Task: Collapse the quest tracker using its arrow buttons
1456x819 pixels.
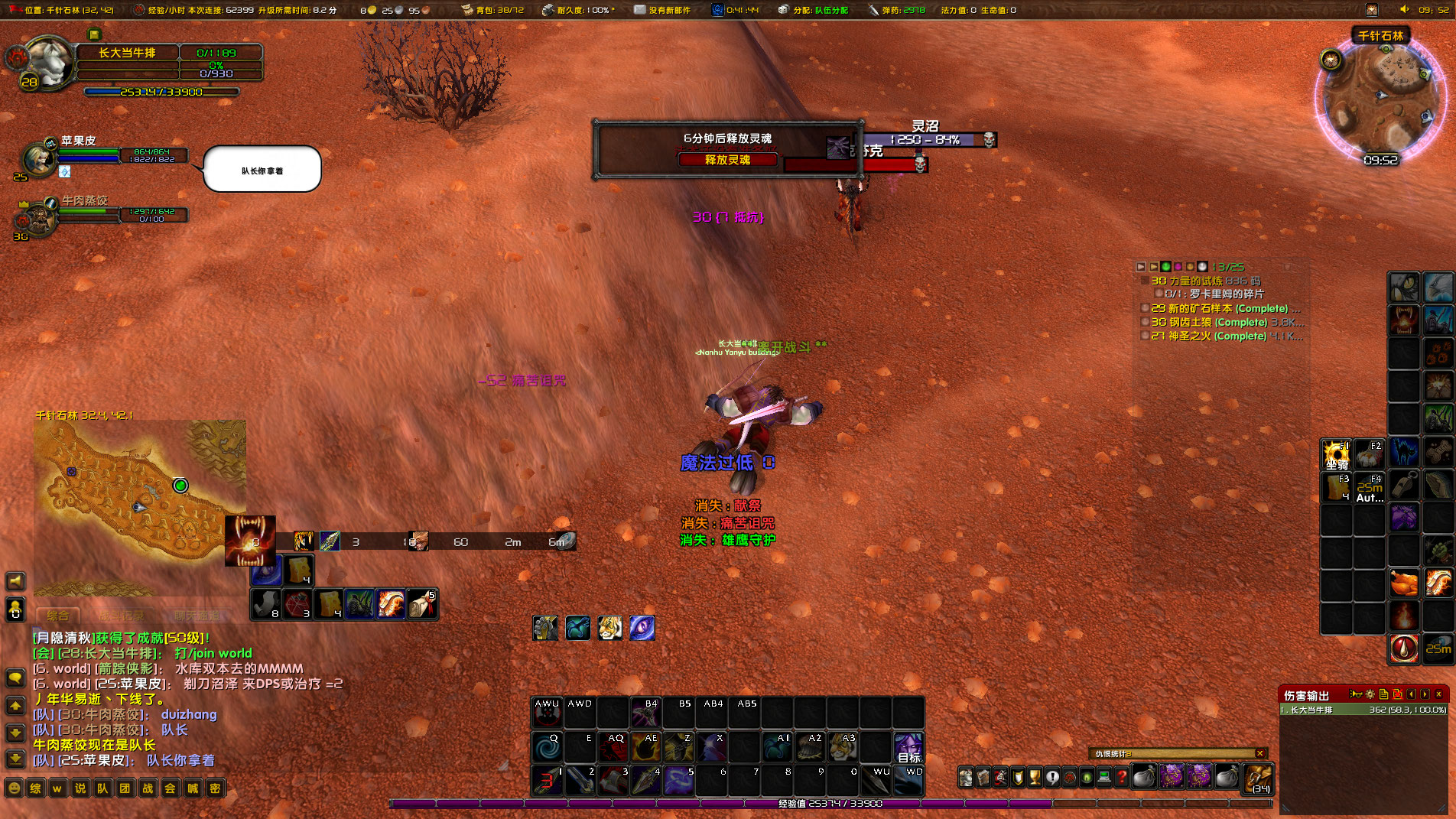Action: (x=1140, y=267)
